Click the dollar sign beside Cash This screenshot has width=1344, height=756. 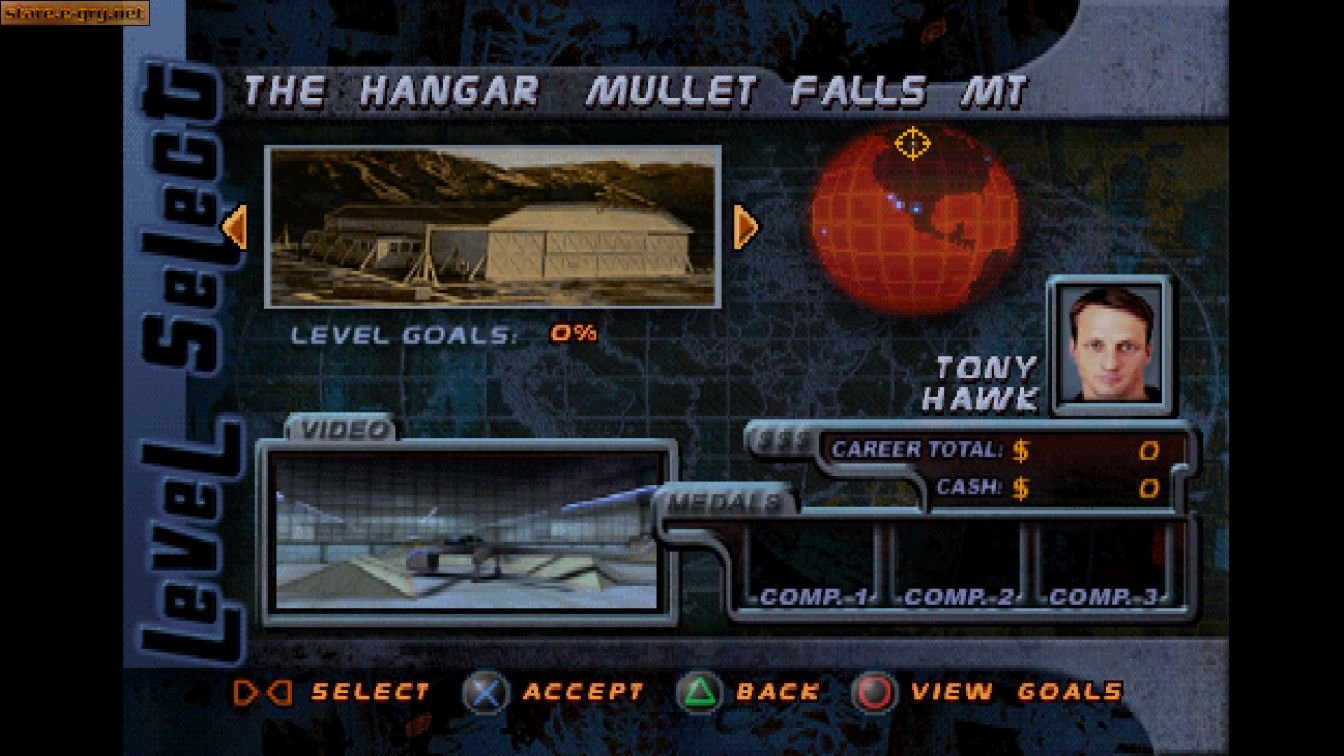click(1021, 489)
